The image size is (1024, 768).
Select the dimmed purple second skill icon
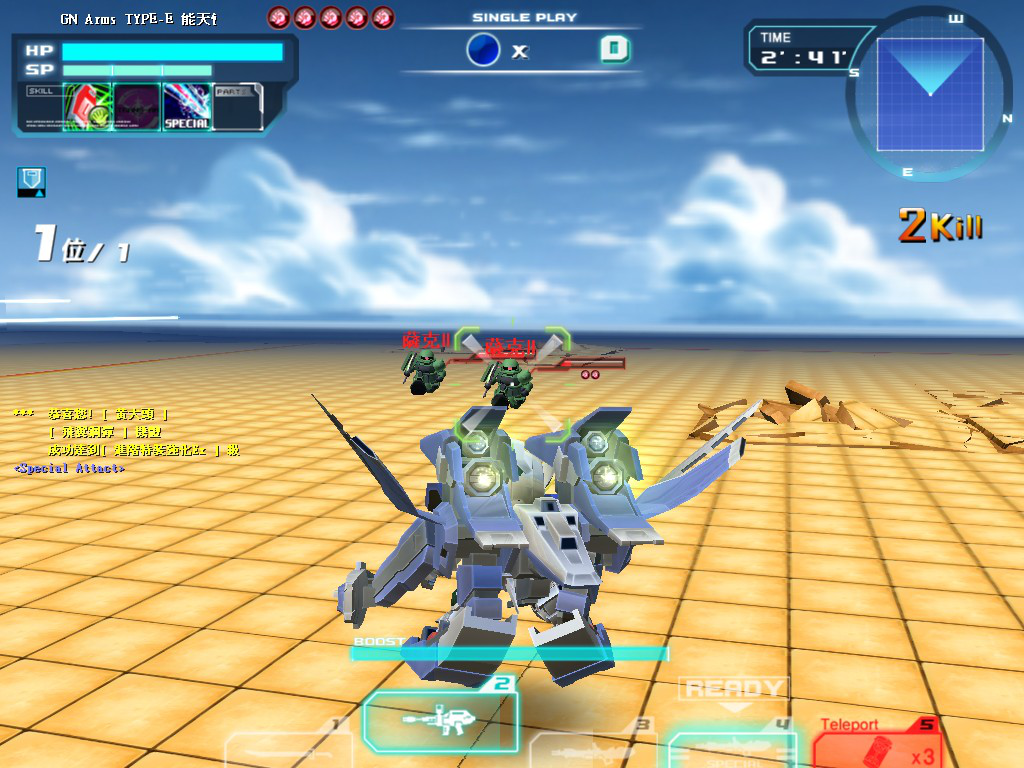tap(137, 106)
